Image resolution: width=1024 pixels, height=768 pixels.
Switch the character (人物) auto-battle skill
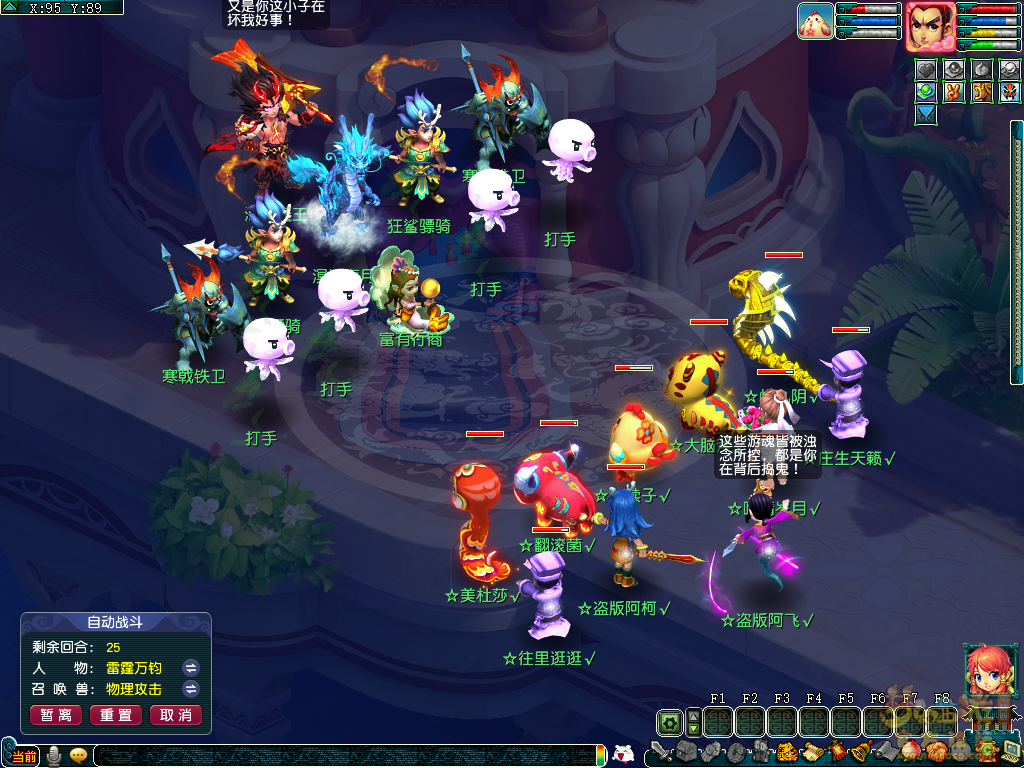[191, 667]
